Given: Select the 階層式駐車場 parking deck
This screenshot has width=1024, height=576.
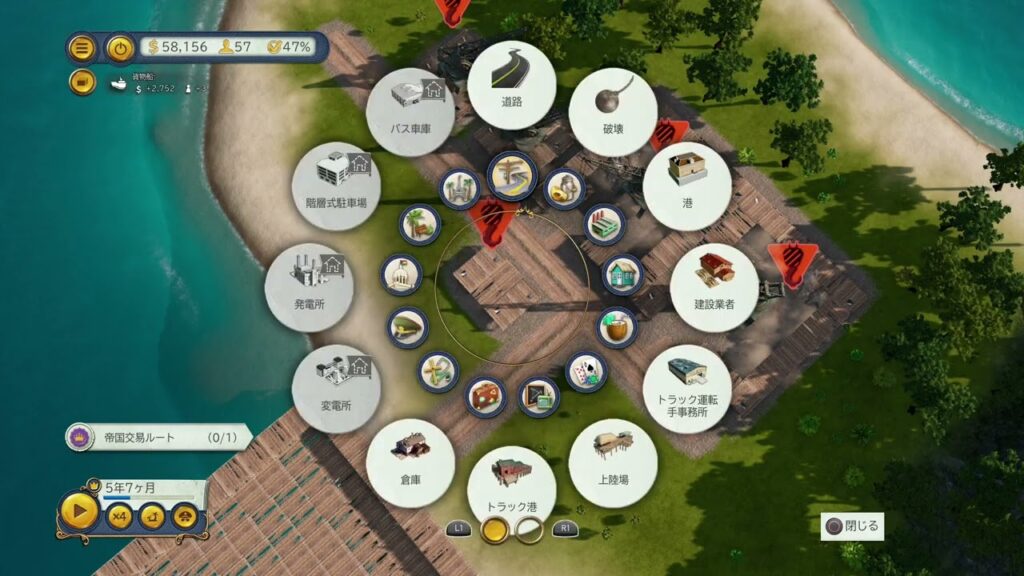Looking at the screenshot, I should click(x=336, y=185).
